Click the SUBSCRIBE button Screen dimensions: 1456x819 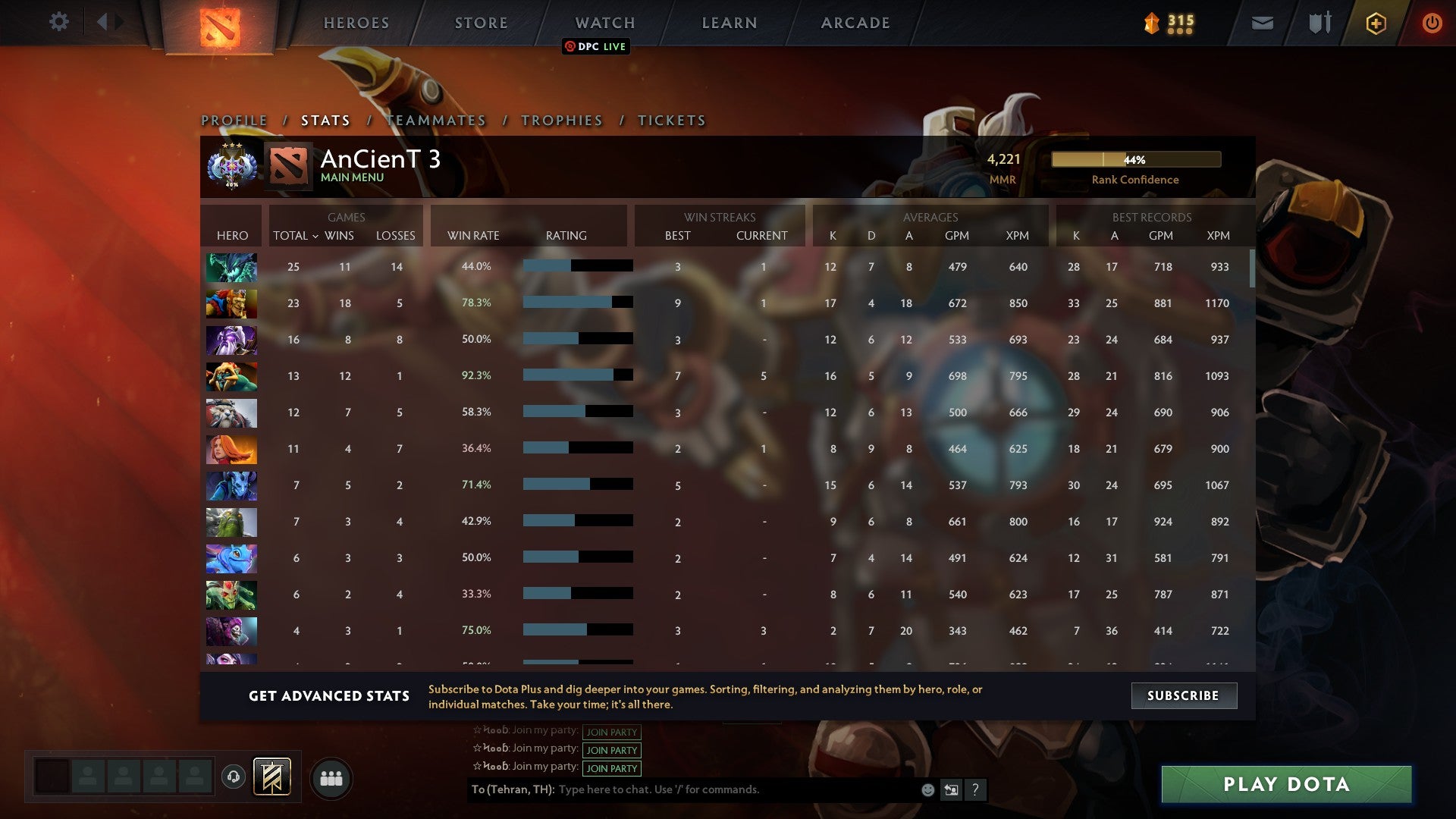[1183, 695]
